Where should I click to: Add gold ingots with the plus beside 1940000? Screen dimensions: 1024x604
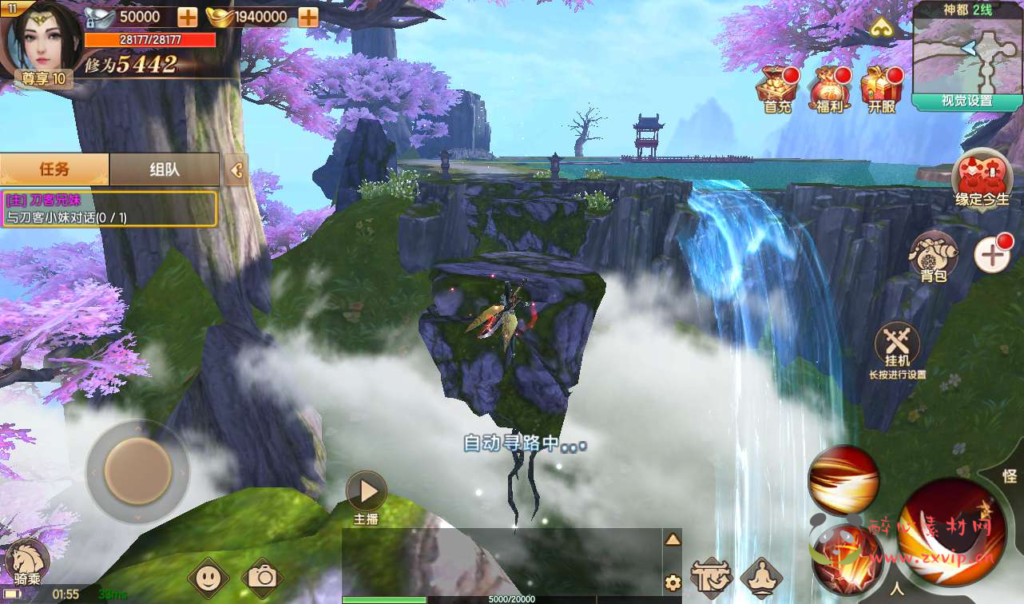pyautogui.click(x=308, y=17)
